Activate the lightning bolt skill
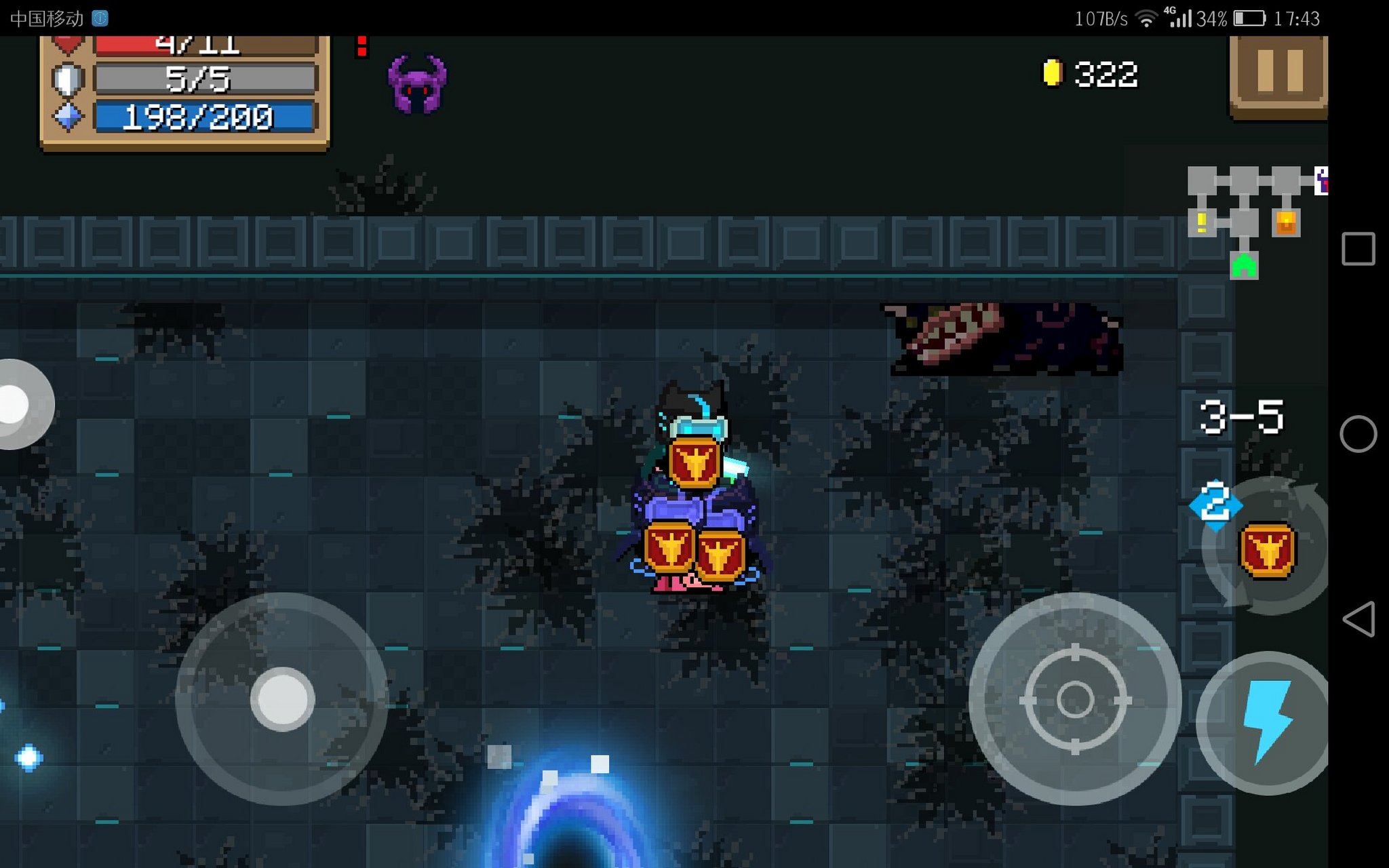This screenshot has width=1389, height=868. tap(1266, 722)
